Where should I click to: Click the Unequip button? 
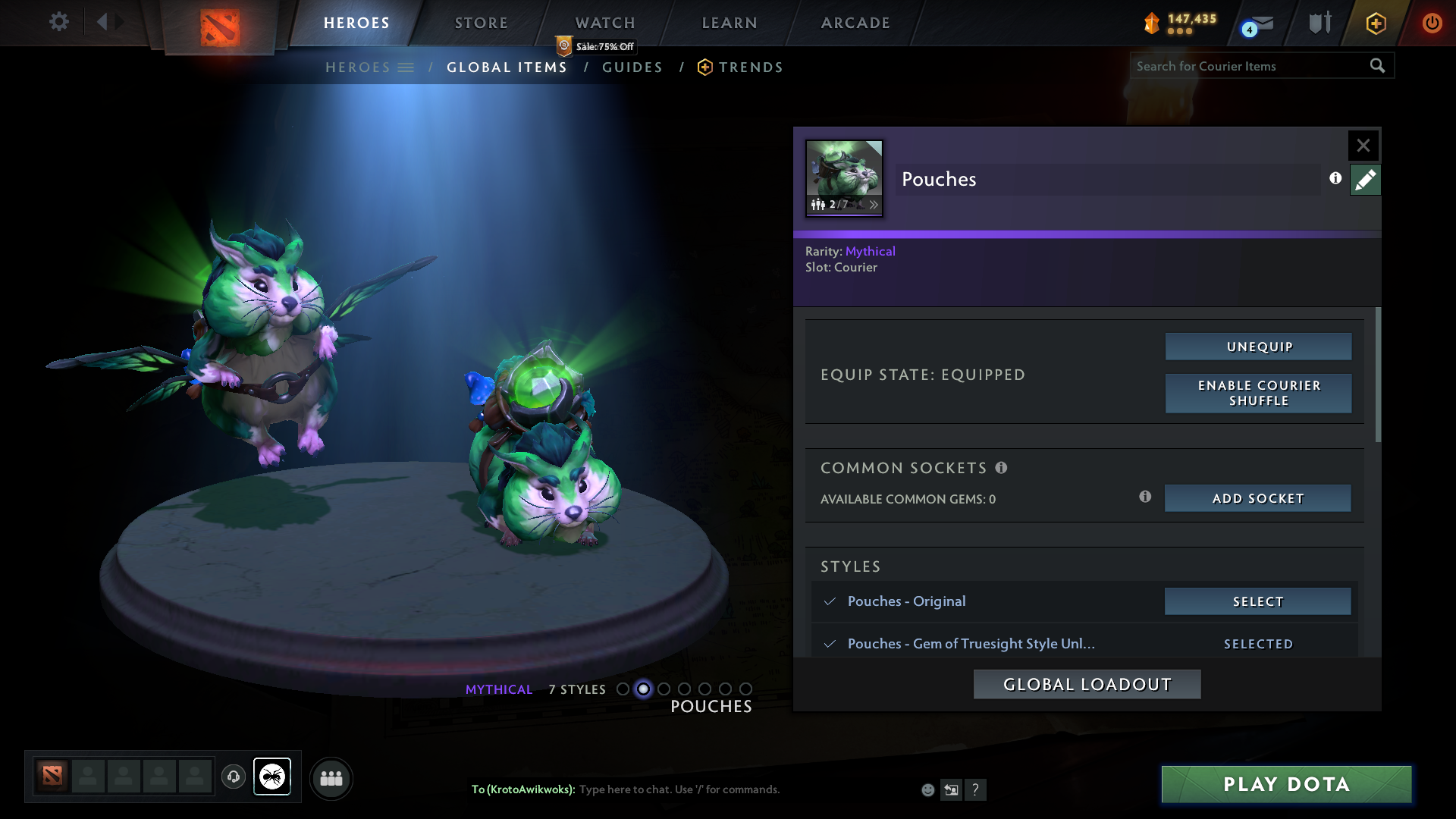1257,347
